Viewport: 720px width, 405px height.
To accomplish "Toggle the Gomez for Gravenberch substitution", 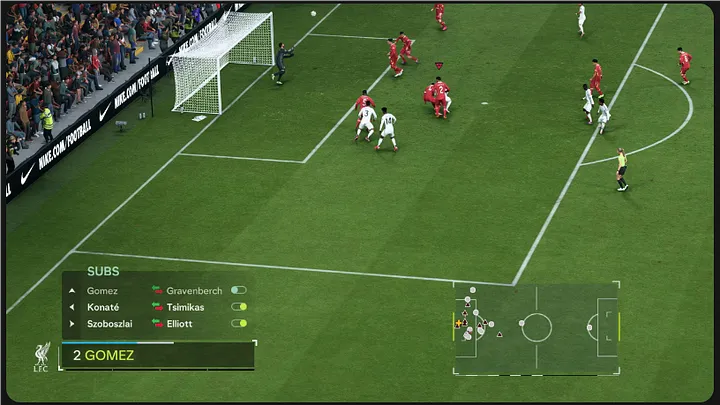I will click(x=238, y=290).
